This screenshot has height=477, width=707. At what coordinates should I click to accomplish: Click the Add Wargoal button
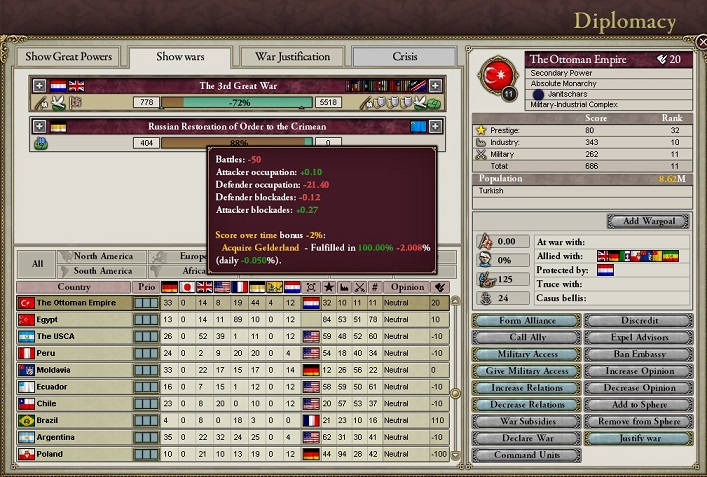coord(647,221)
